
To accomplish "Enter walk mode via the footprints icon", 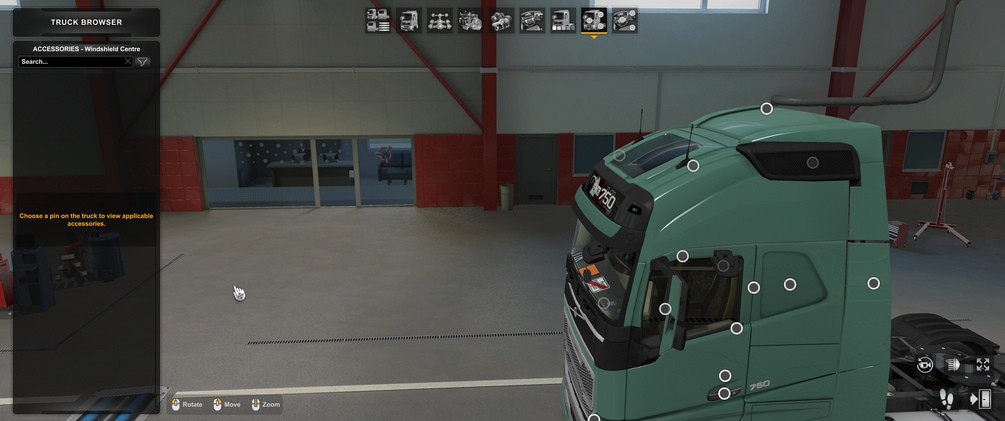I will [946, 399].
